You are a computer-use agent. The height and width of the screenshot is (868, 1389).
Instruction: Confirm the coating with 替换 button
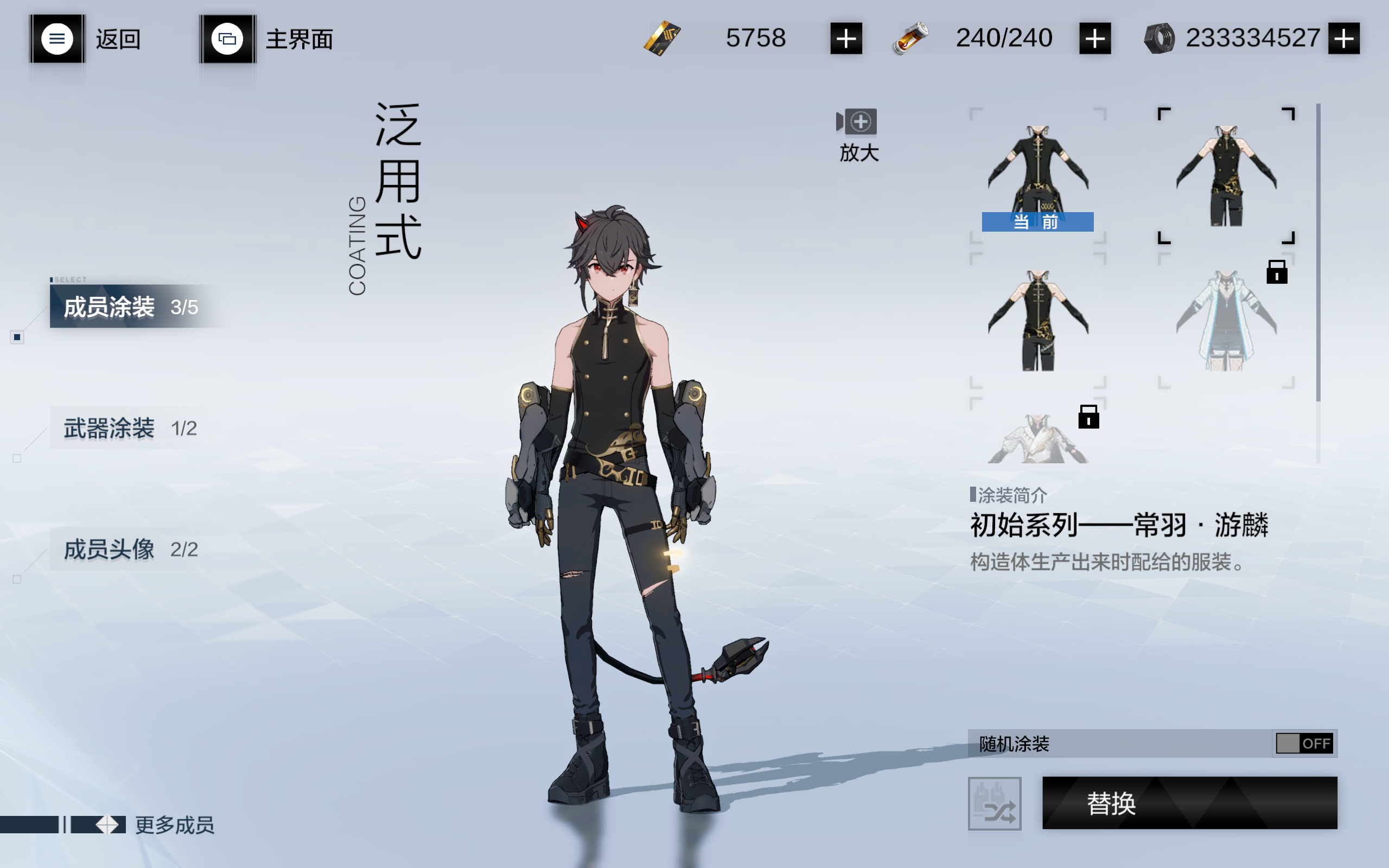click(x=1189, y=802)
